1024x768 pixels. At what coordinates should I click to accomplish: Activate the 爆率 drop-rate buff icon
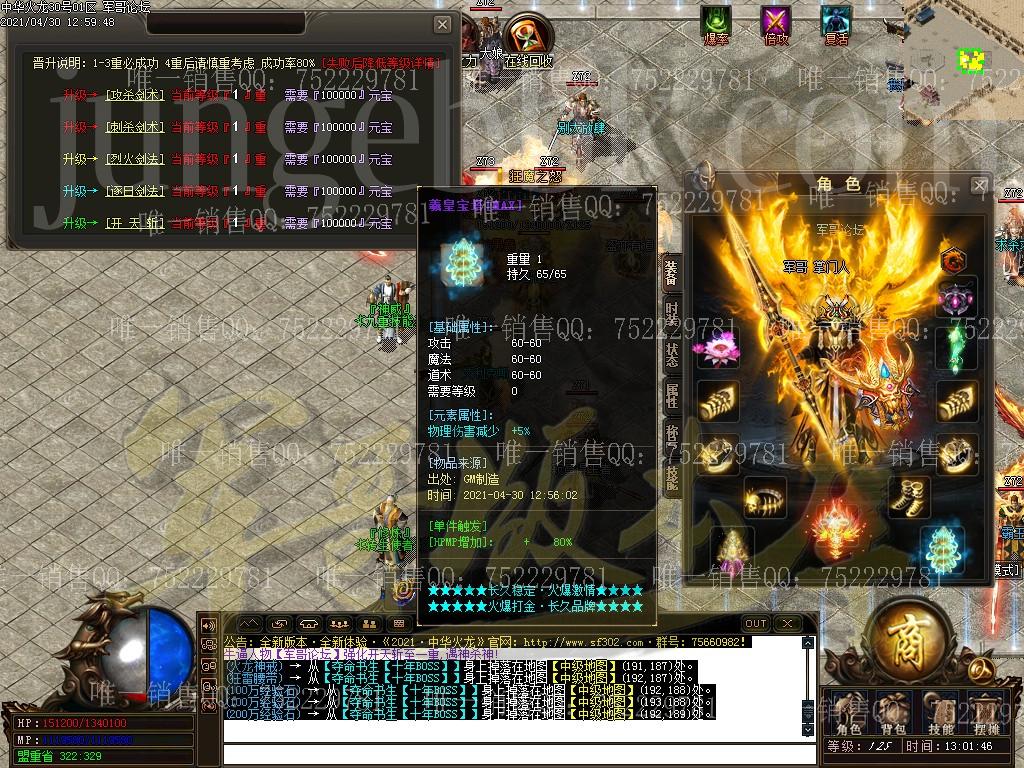716,23
